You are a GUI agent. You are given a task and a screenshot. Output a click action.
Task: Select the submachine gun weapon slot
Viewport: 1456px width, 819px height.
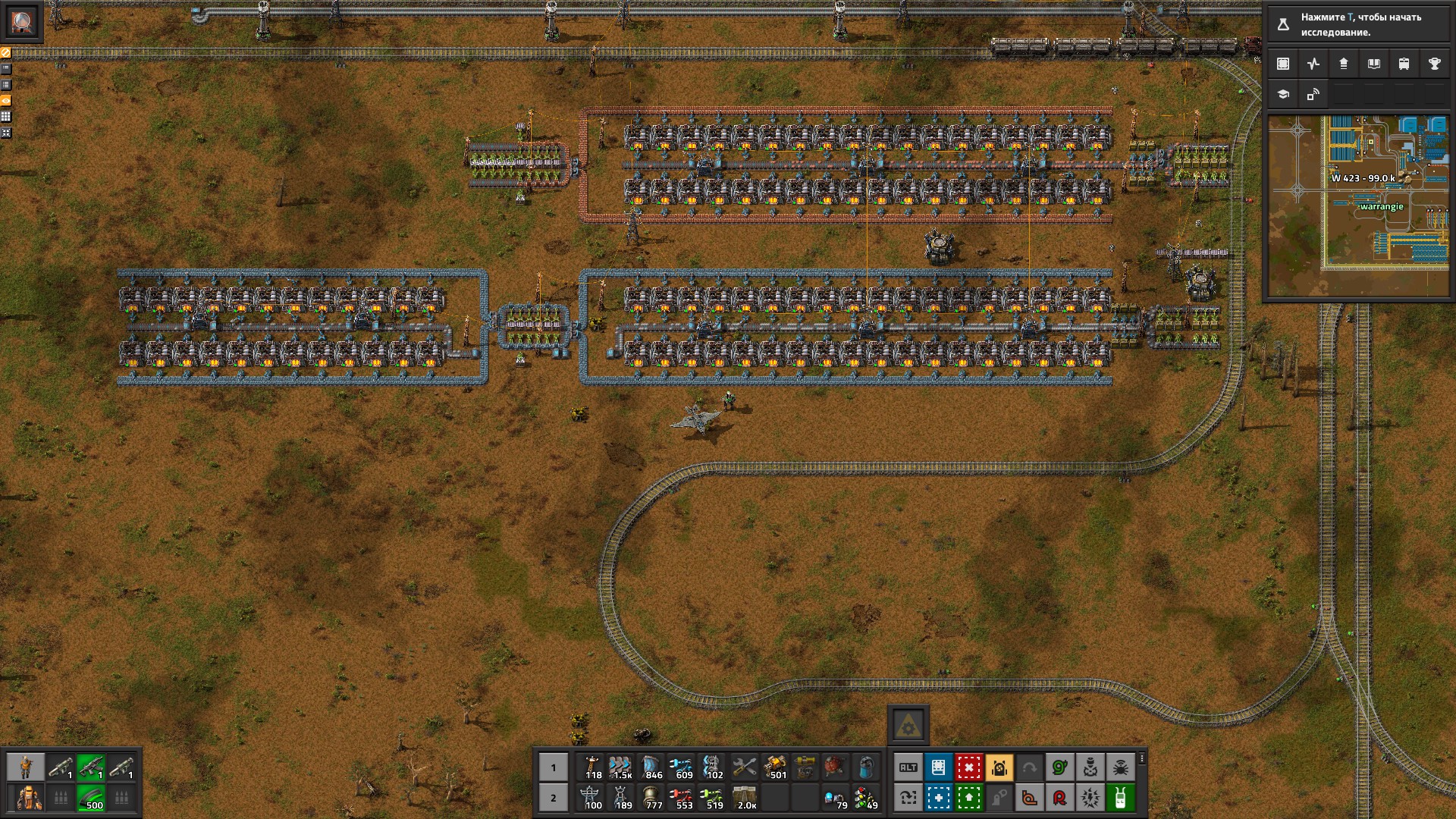pos(91,767)
